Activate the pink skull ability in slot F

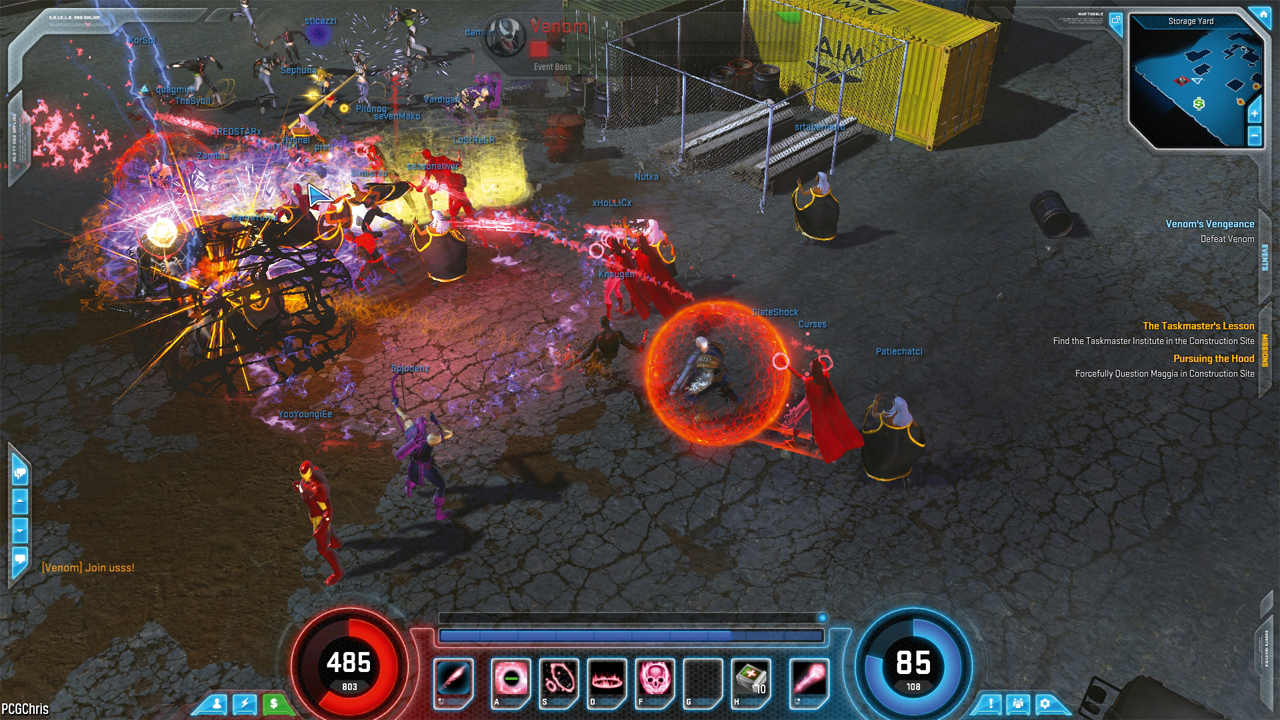coord(655,679)
